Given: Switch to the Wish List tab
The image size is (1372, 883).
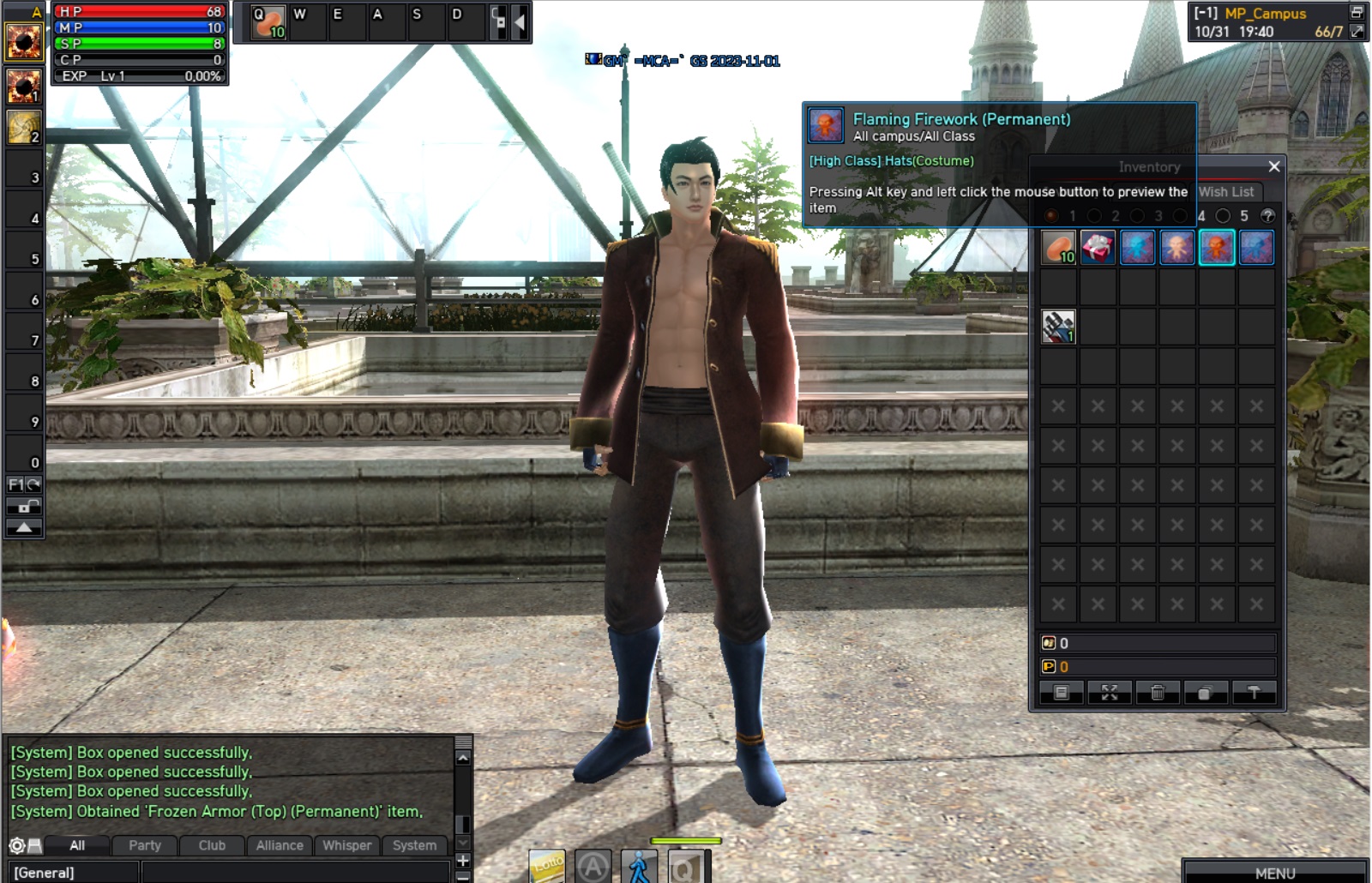Looking at the screenshot, I should click(x=1226, y=192).
